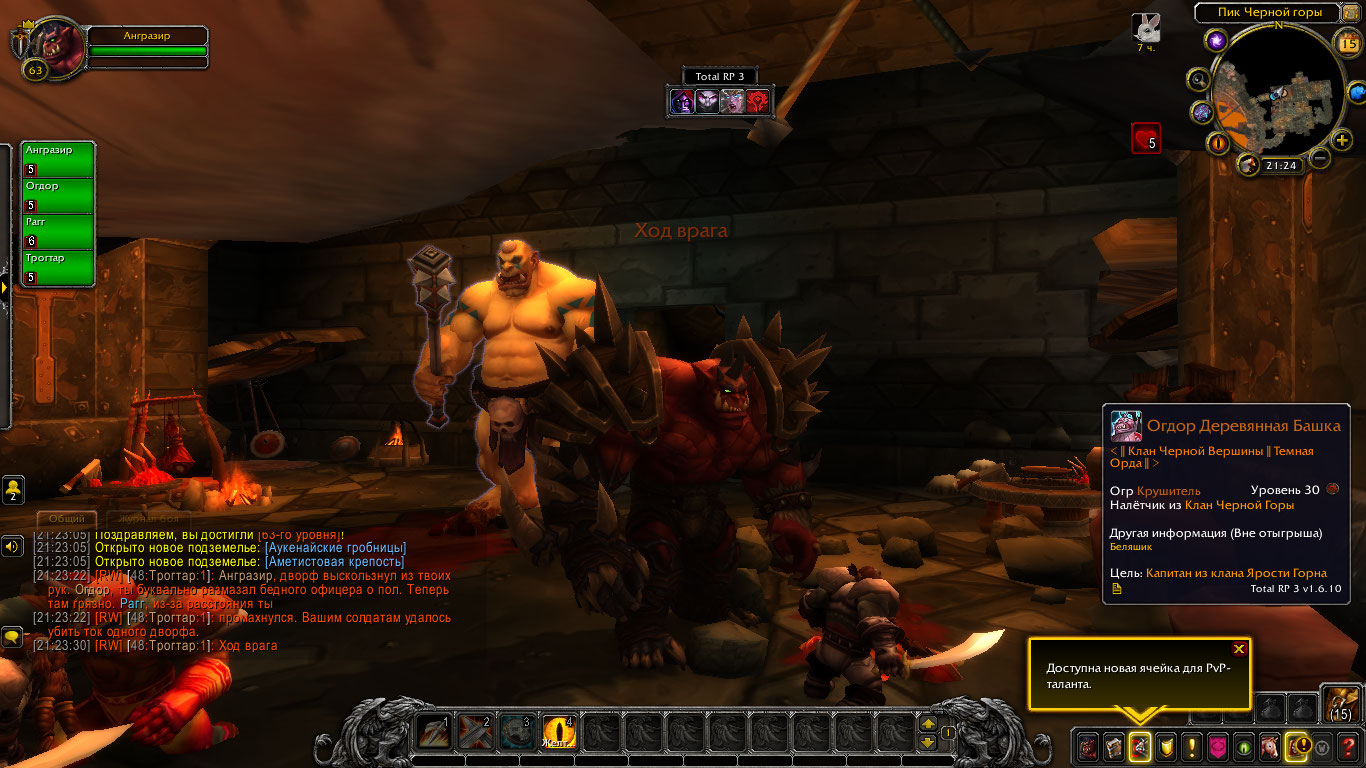Close the PvP talent notification popup
Screen dimensions: 1366x768
pyautogui.click(x=1239, y=649)
